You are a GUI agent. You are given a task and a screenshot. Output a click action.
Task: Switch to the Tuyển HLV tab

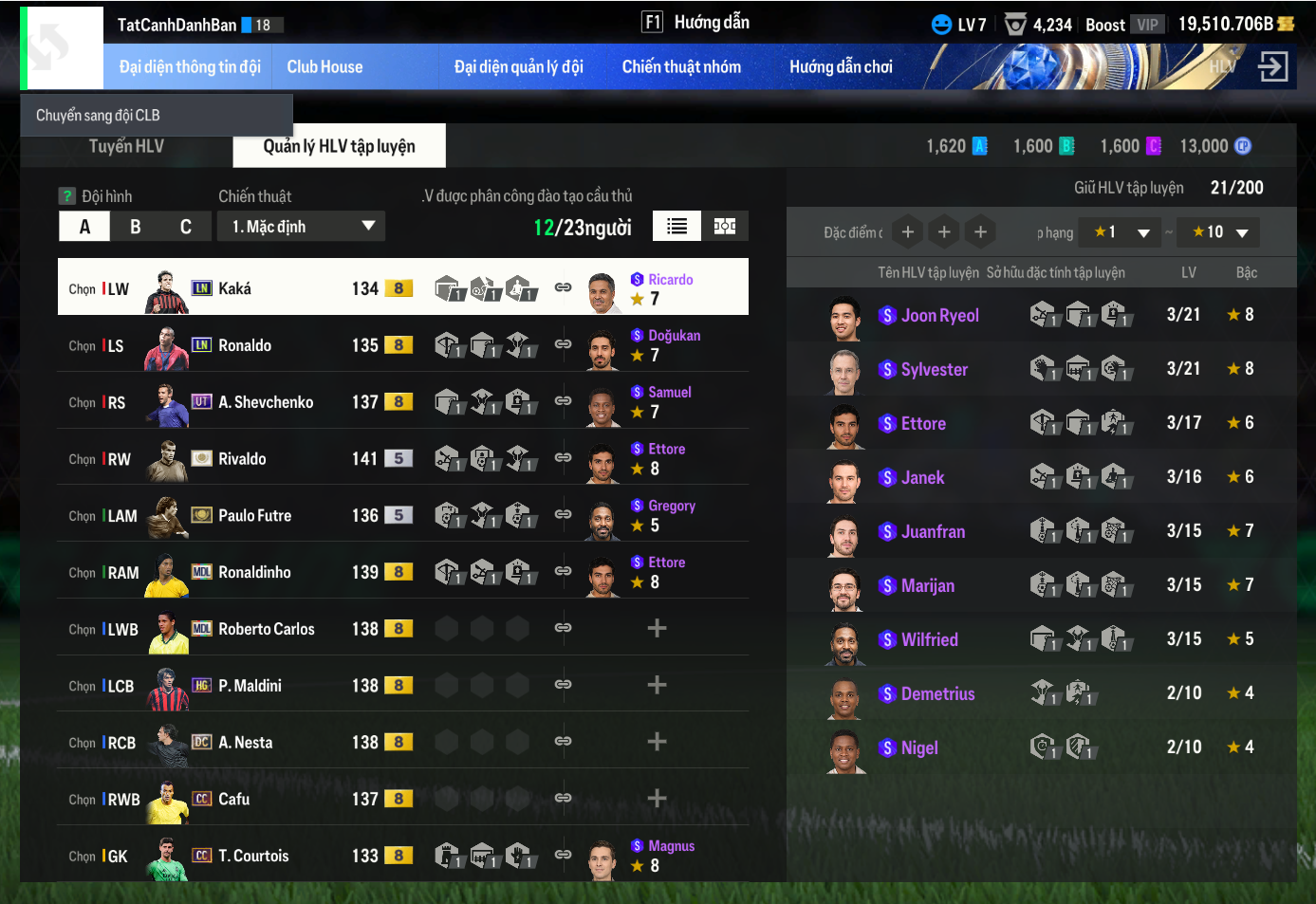click(126, 146)
